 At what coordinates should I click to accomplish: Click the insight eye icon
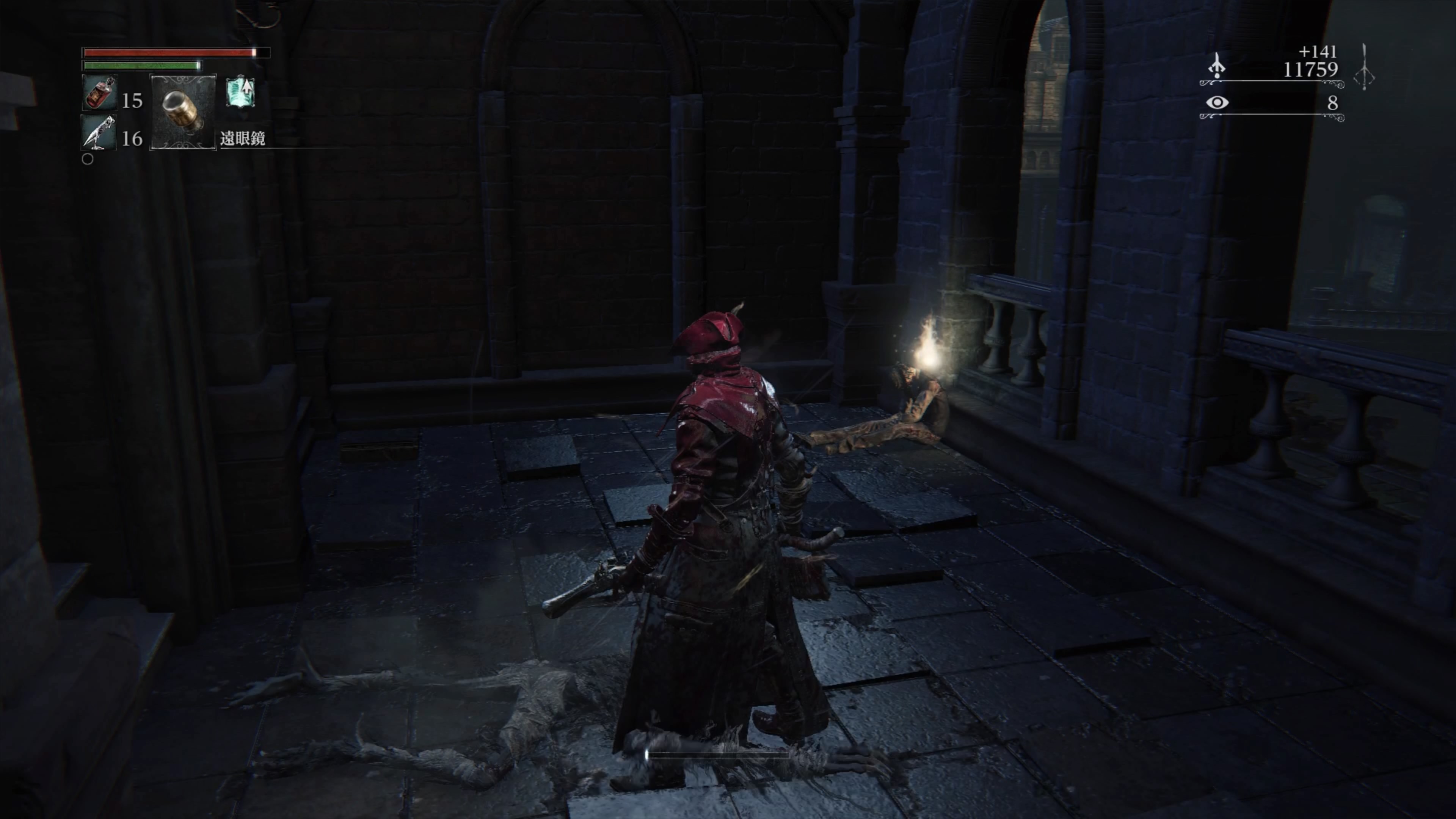coord(1217,103)
